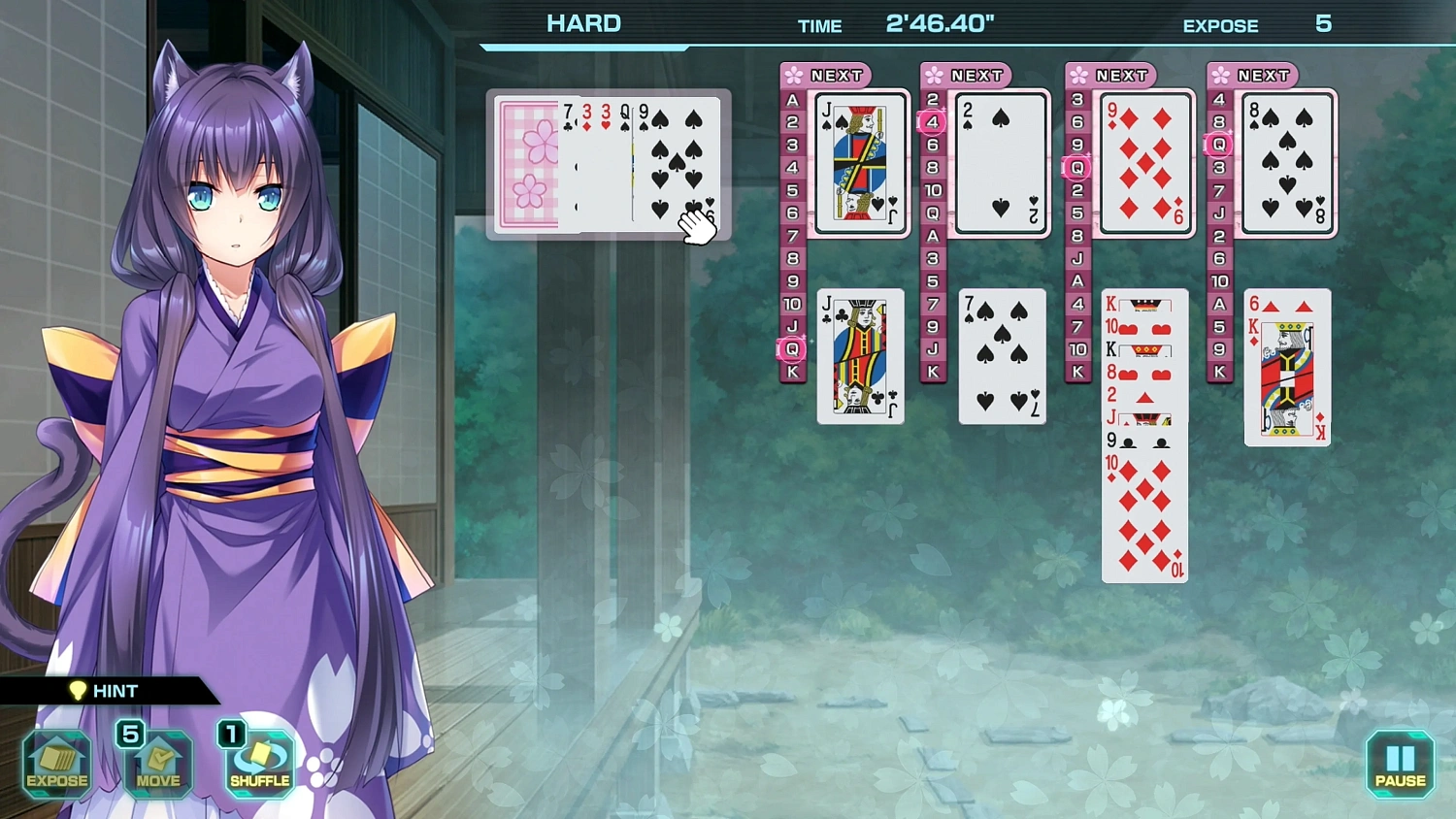The height and width of the screenshot is (819, 1456).
Task: Toggle the highlighted Q marker on the third column
Action: [1075, 168]
